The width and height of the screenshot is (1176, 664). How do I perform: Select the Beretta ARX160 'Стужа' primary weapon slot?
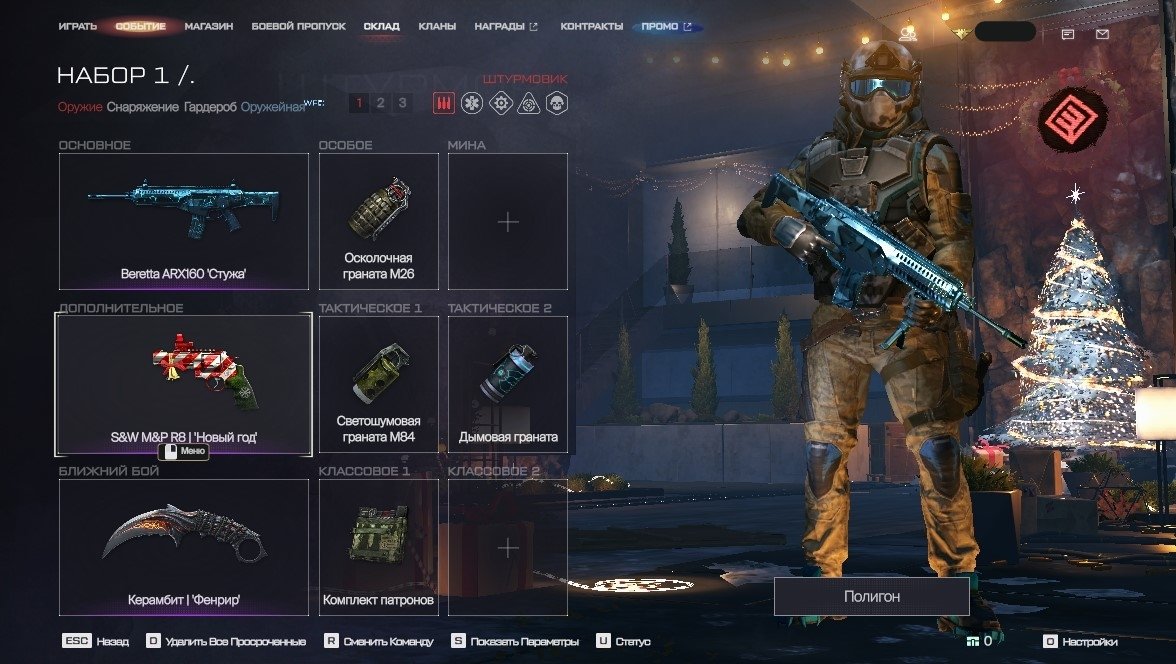point(184,221)
